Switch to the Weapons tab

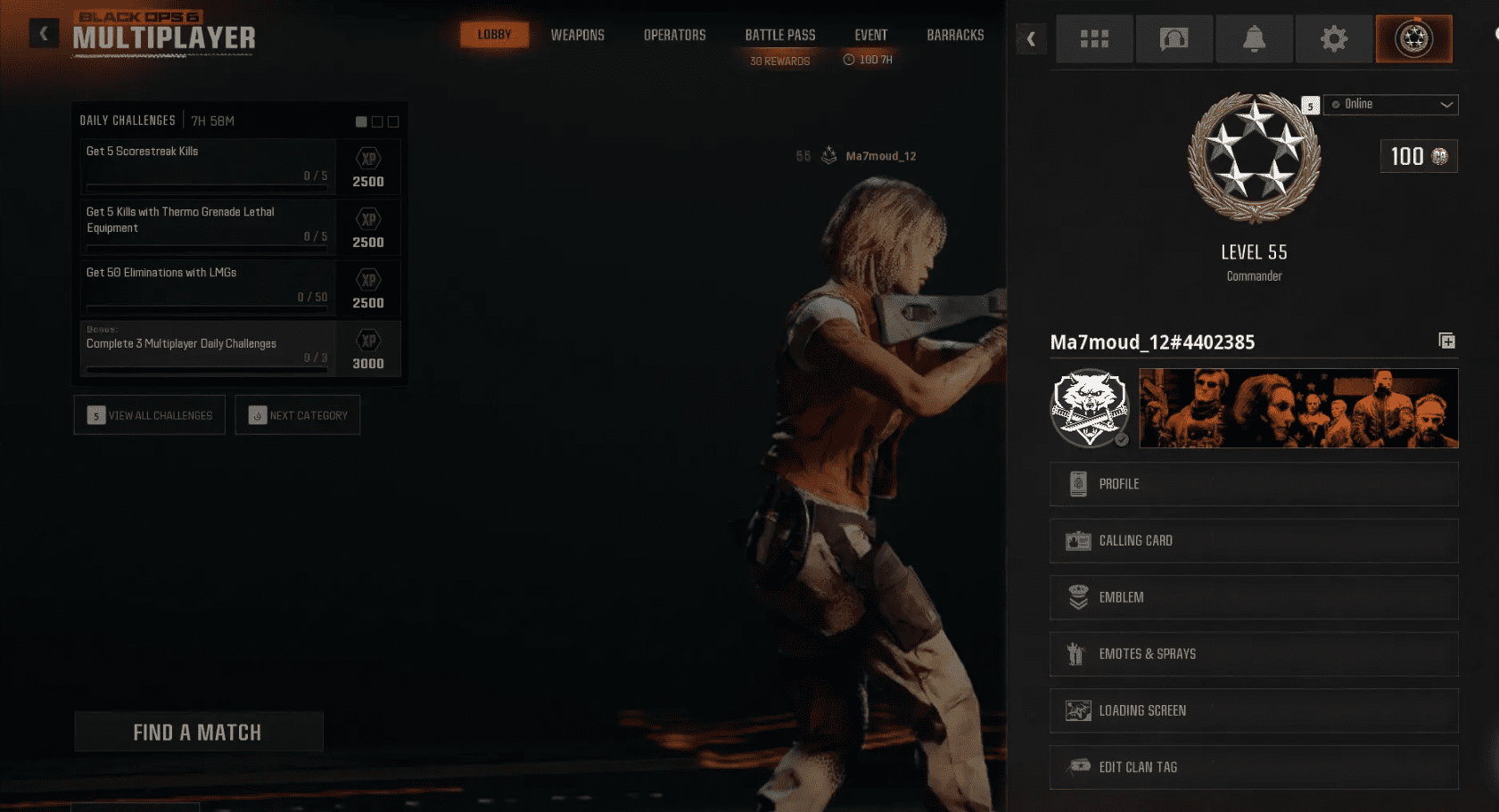pos(578,35)
